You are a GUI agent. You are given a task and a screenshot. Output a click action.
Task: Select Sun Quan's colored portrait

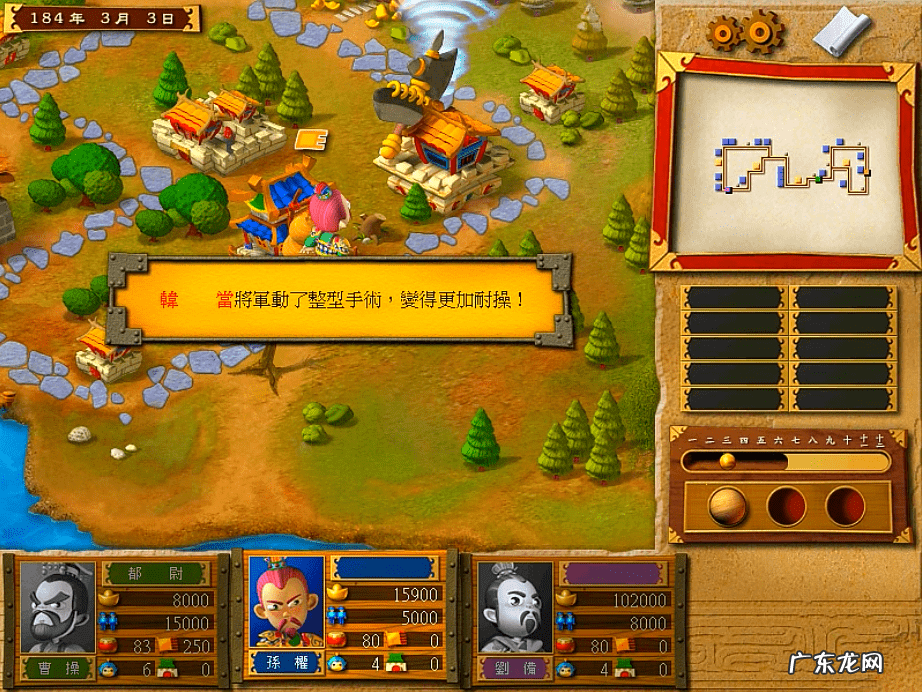[287, 602]
